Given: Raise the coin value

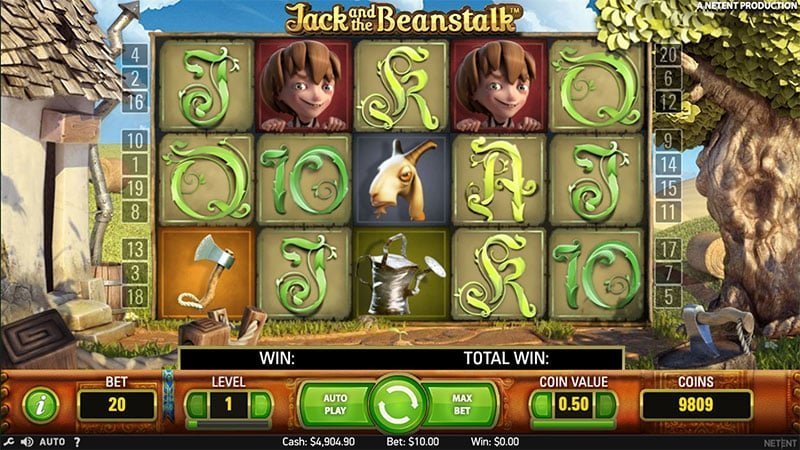Looking at the screenshot, I should (606, 405).
